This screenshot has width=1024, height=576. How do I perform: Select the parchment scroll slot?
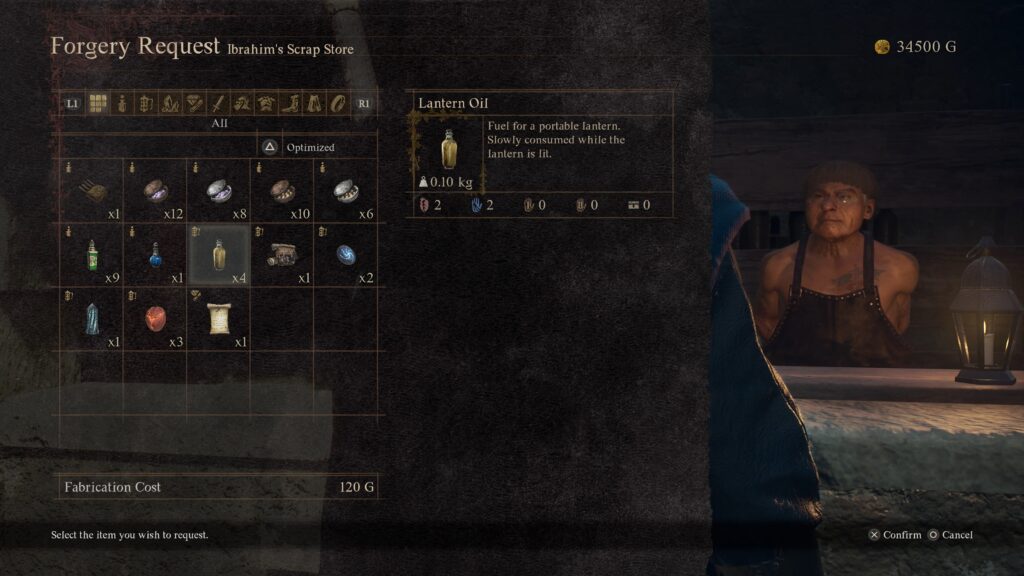(x=219, y=318)
